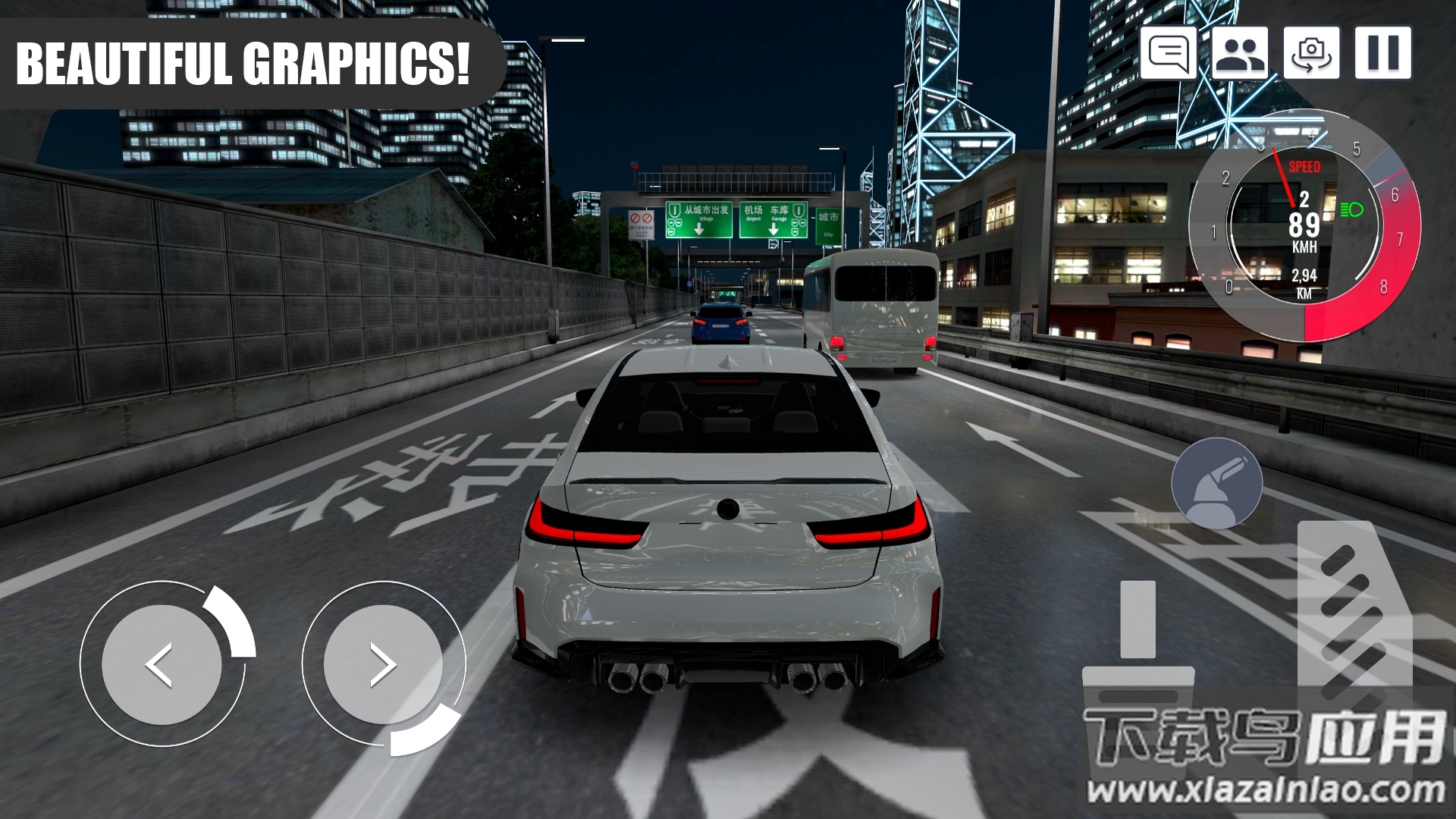1456x819 pixels.
Task: Steer right with the right arrow
Action: pyautogui.click(x=382, y=664)
